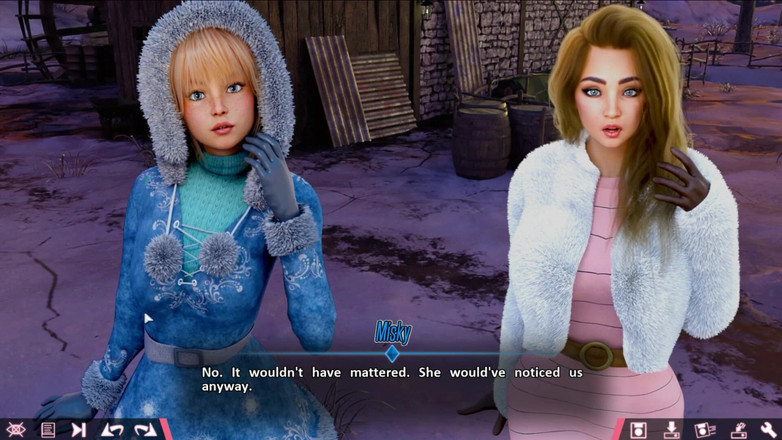Image resolution: width=782 pixels, height=440 pixels.
Task: Click the quick load up-arrow drive icon
Action: [x=737, y=430]
